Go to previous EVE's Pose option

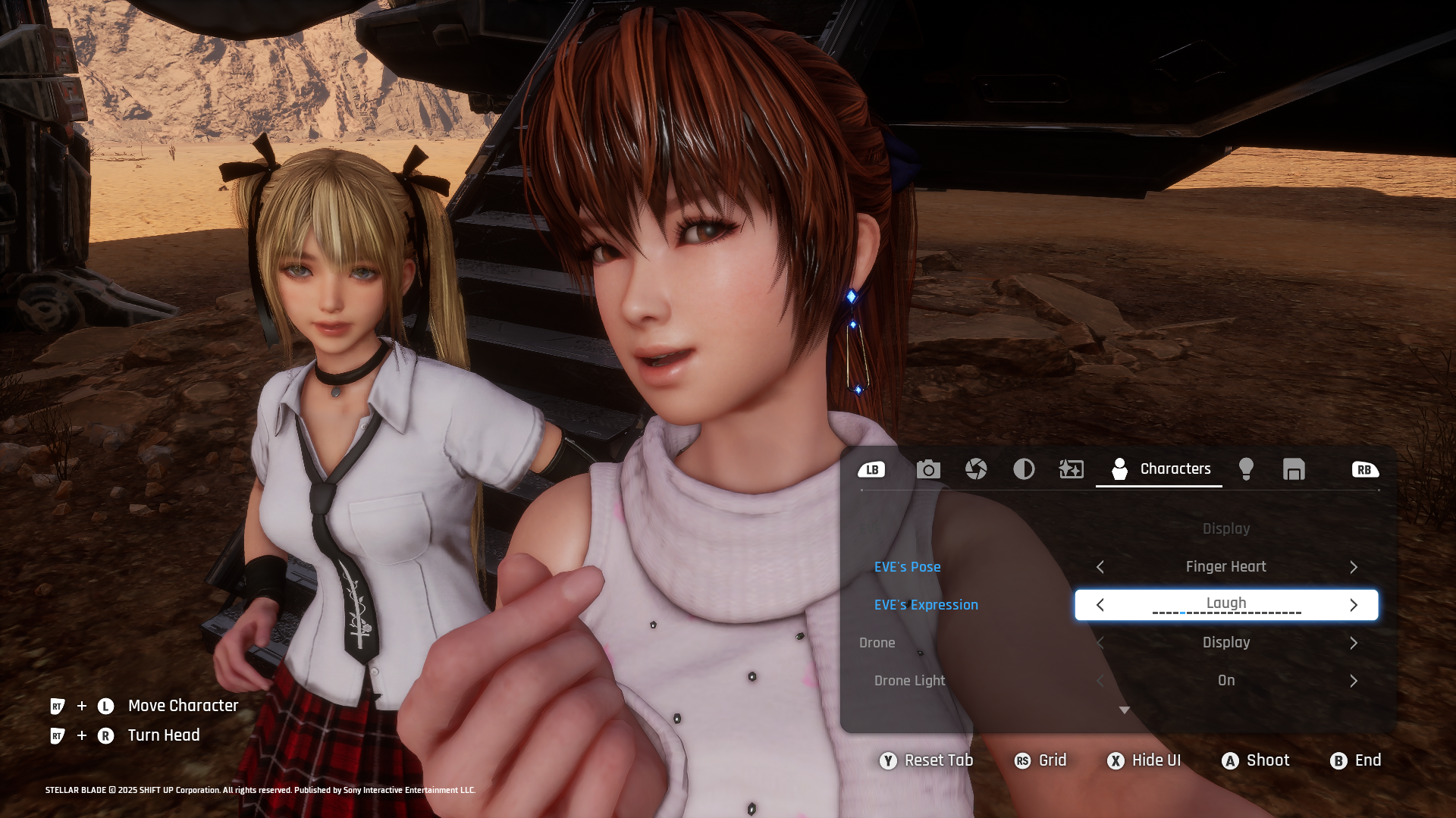click(1100, 567)
